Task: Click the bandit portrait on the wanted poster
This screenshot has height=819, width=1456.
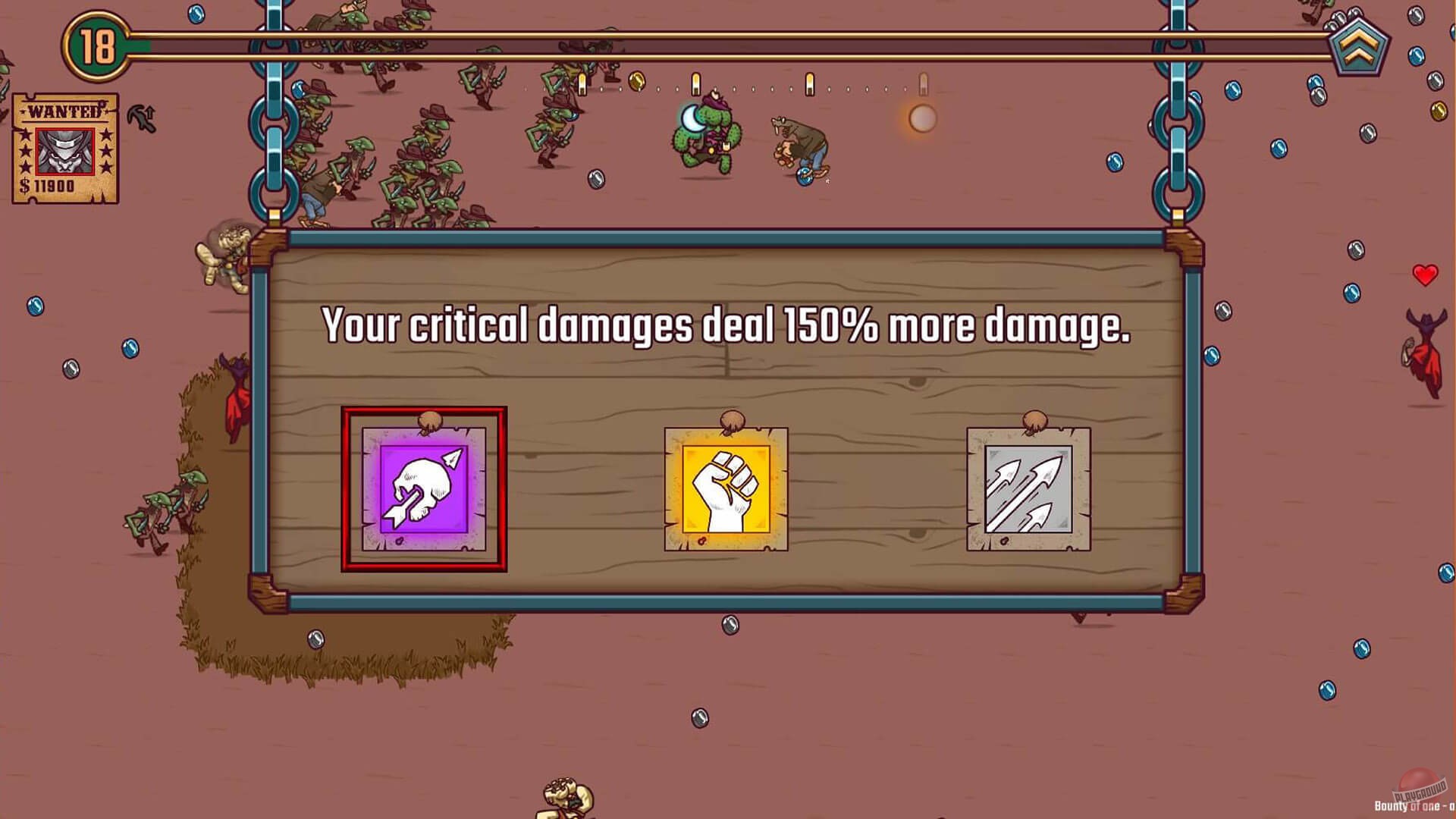Action: coord(64,150)
